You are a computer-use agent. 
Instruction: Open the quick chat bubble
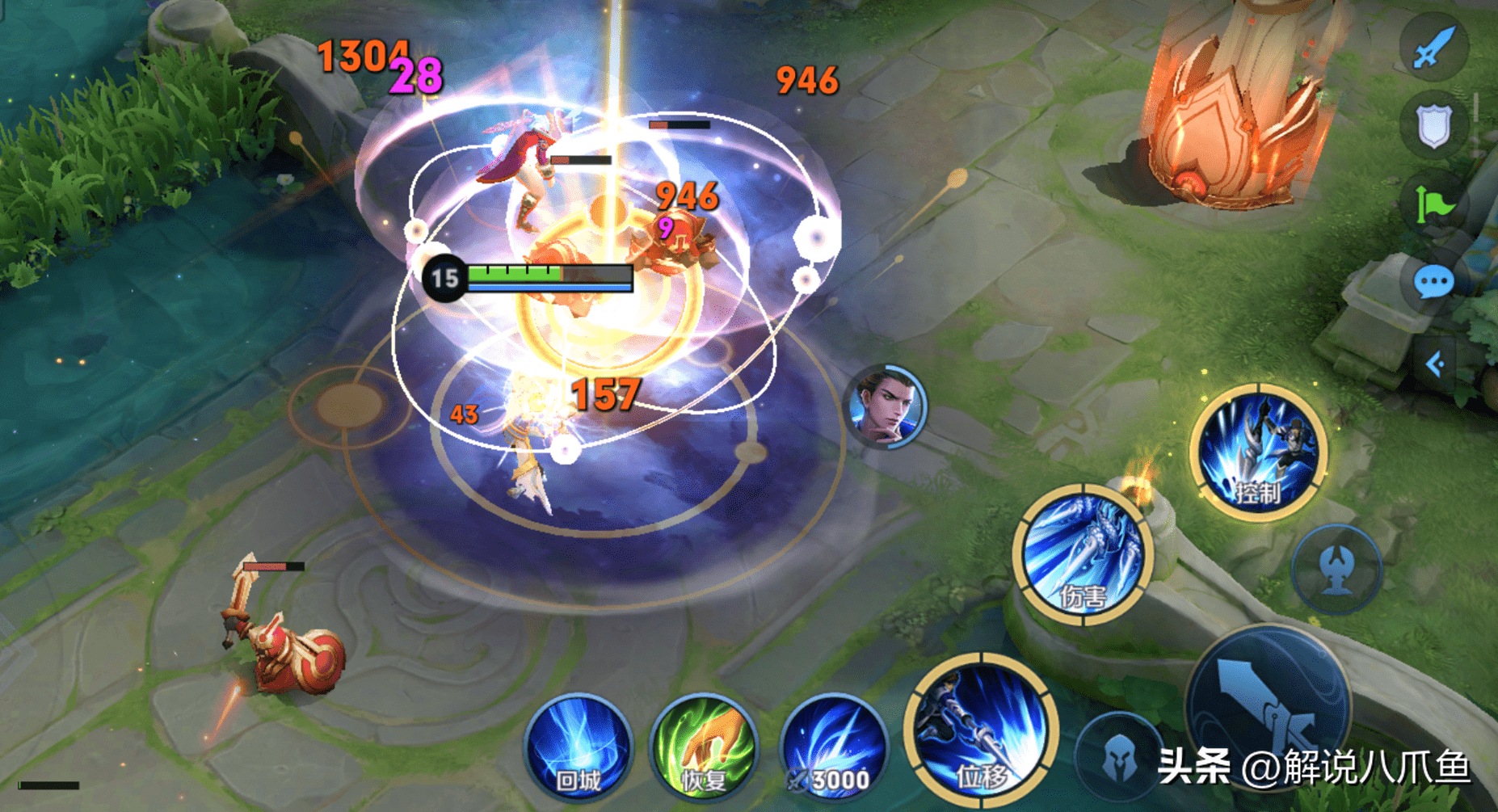pyautogui.click(x=1434, y=282)
